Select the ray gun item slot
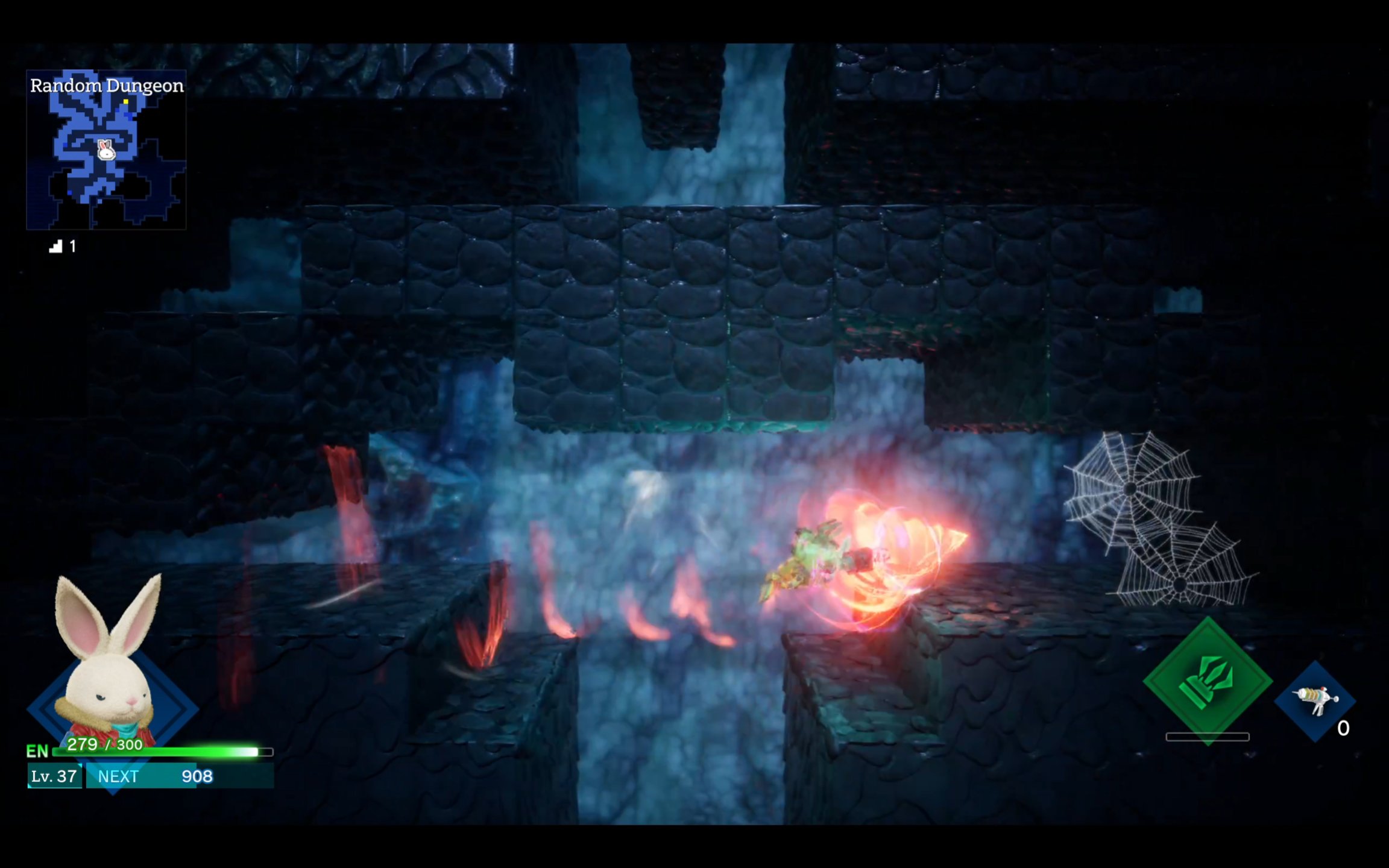 [x=1315, y=700]
